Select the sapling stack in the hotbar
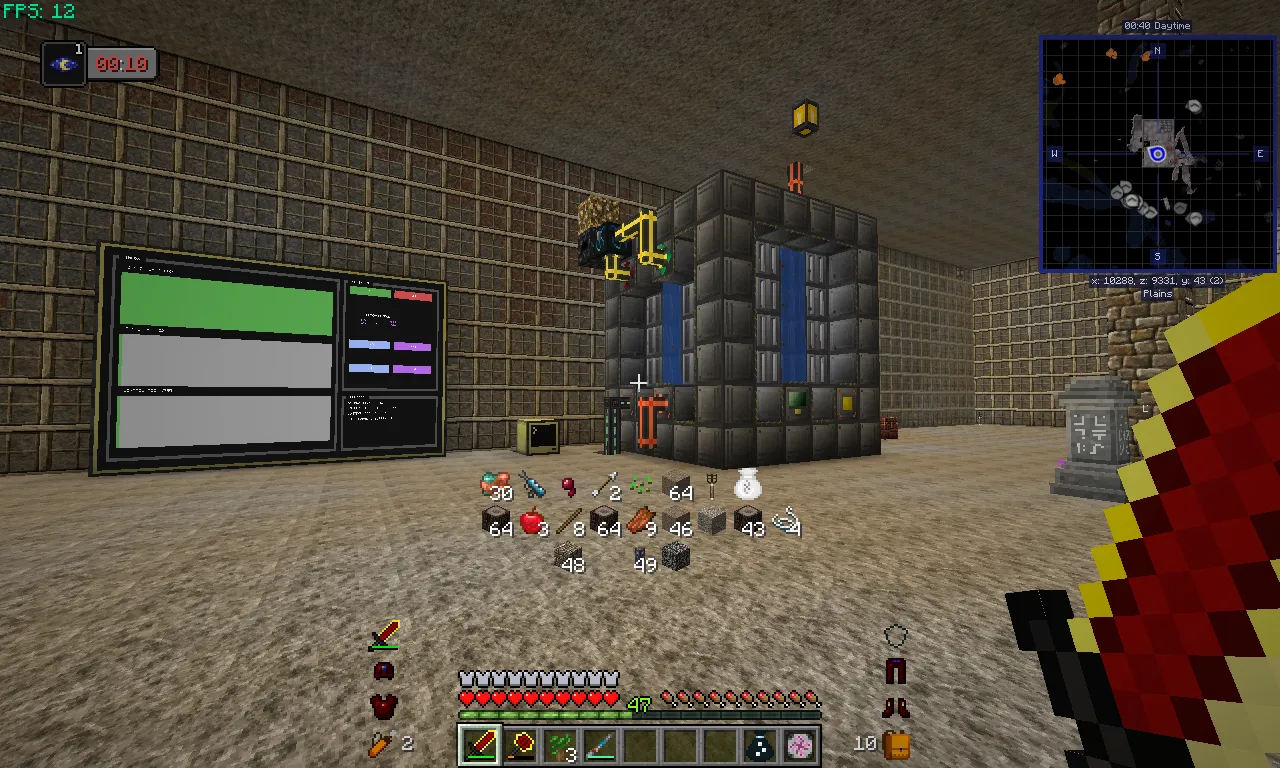This screenshot has height=768, width=1280. [560, 744]
